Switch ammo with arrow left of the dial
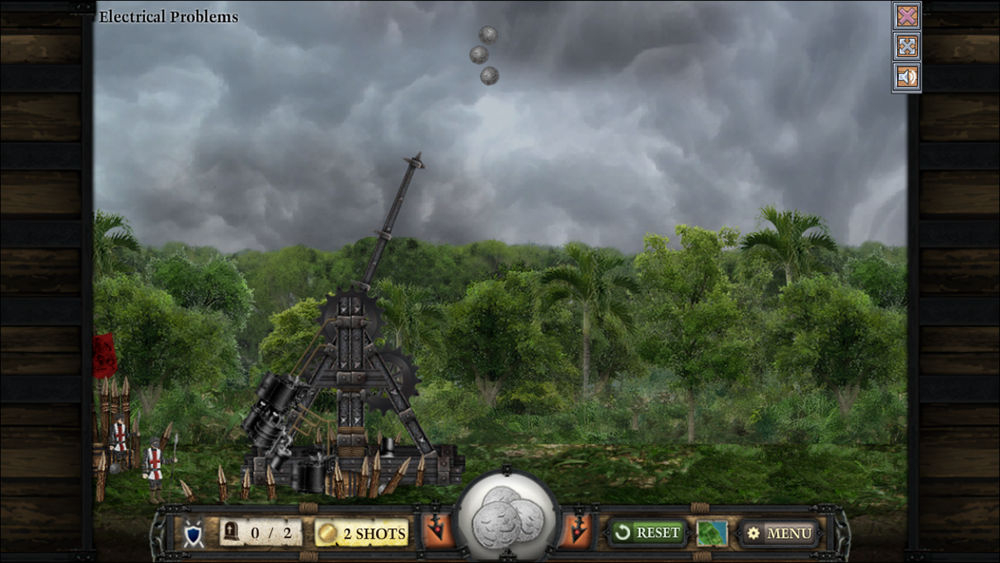 [x=438, y=531]
